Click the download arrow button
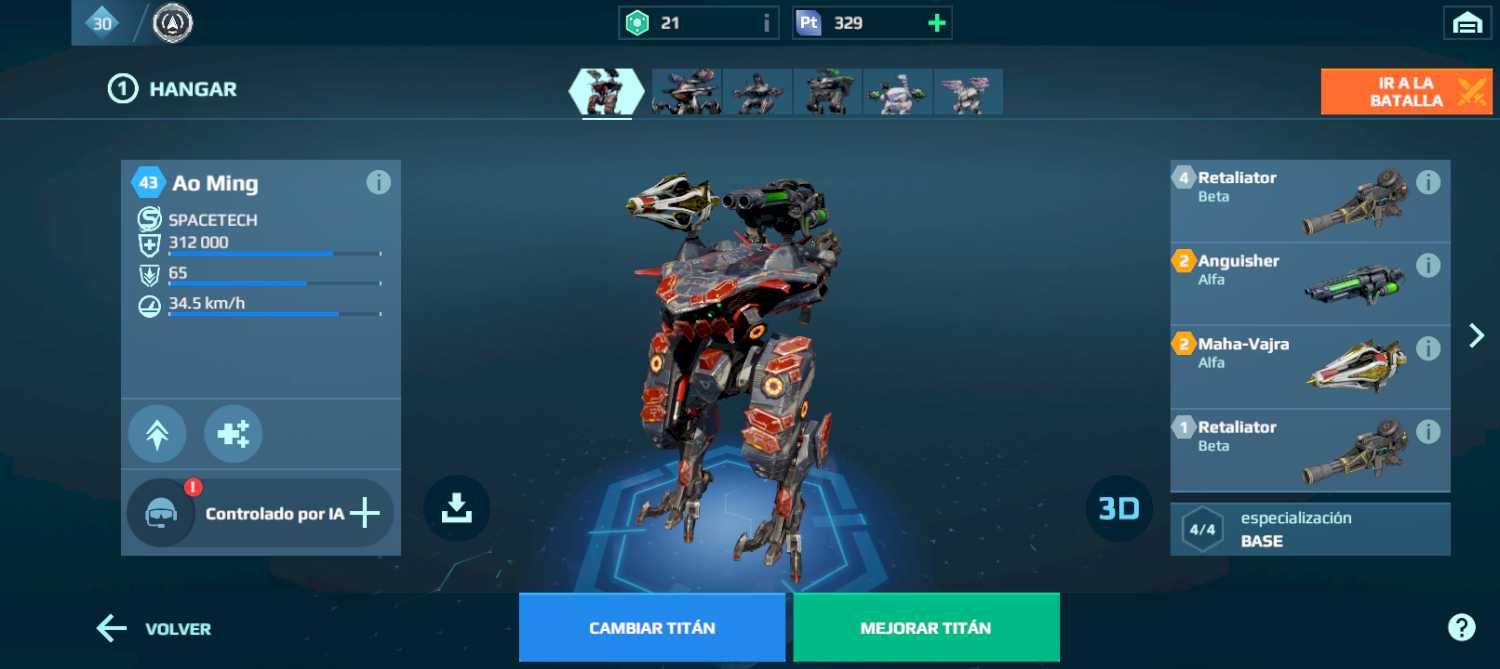The width and height of the screenshot is (1500, 669). (457, 508)
